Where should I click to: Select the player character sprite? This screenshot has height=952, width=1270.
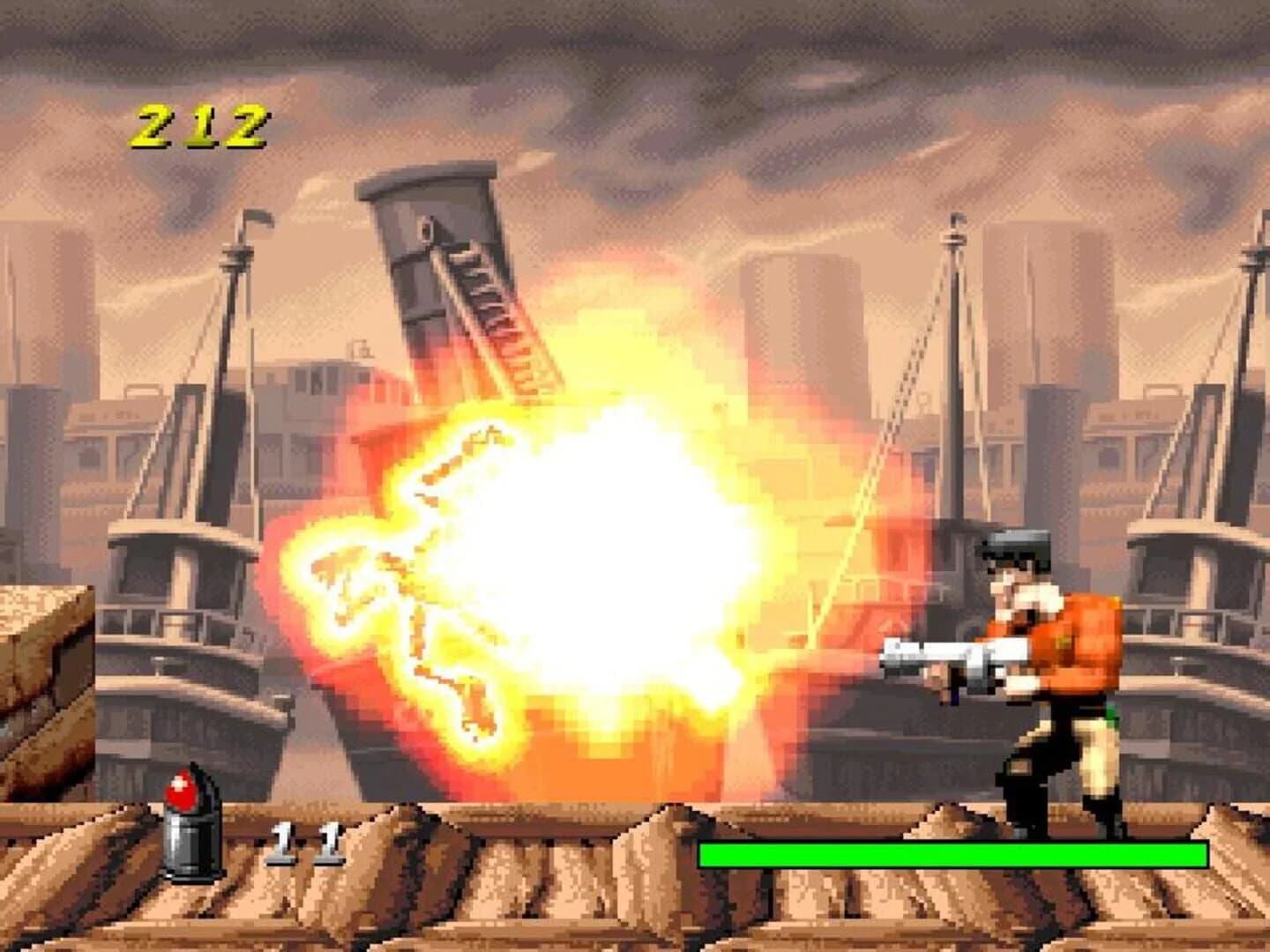(x=1041, y=688)
